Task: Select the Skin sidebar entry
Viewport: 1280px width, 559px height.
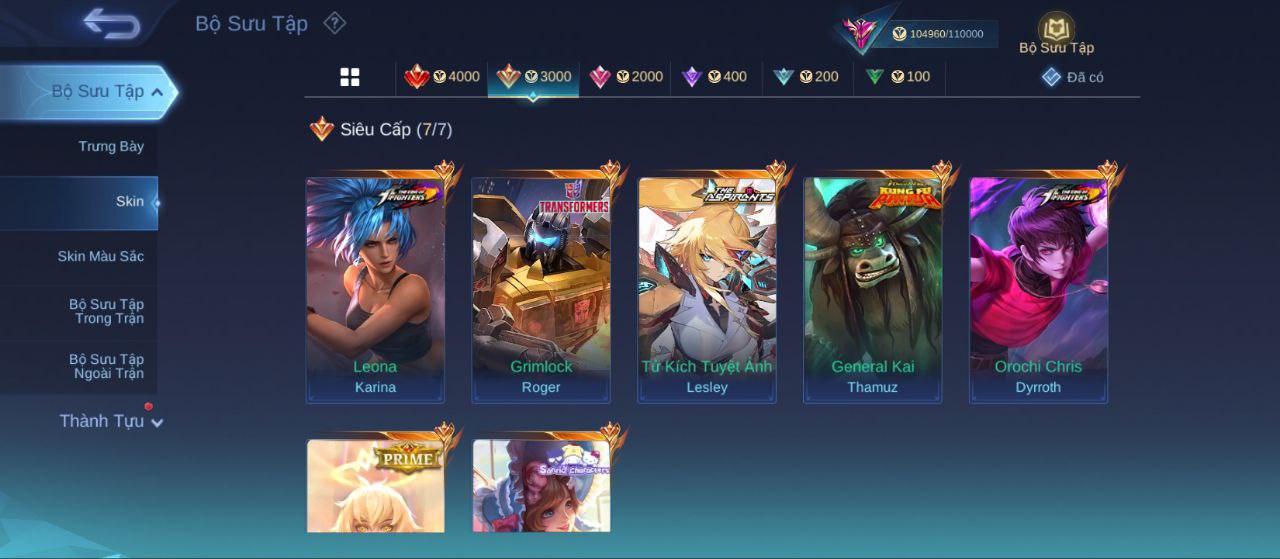Action: (129, 202)
